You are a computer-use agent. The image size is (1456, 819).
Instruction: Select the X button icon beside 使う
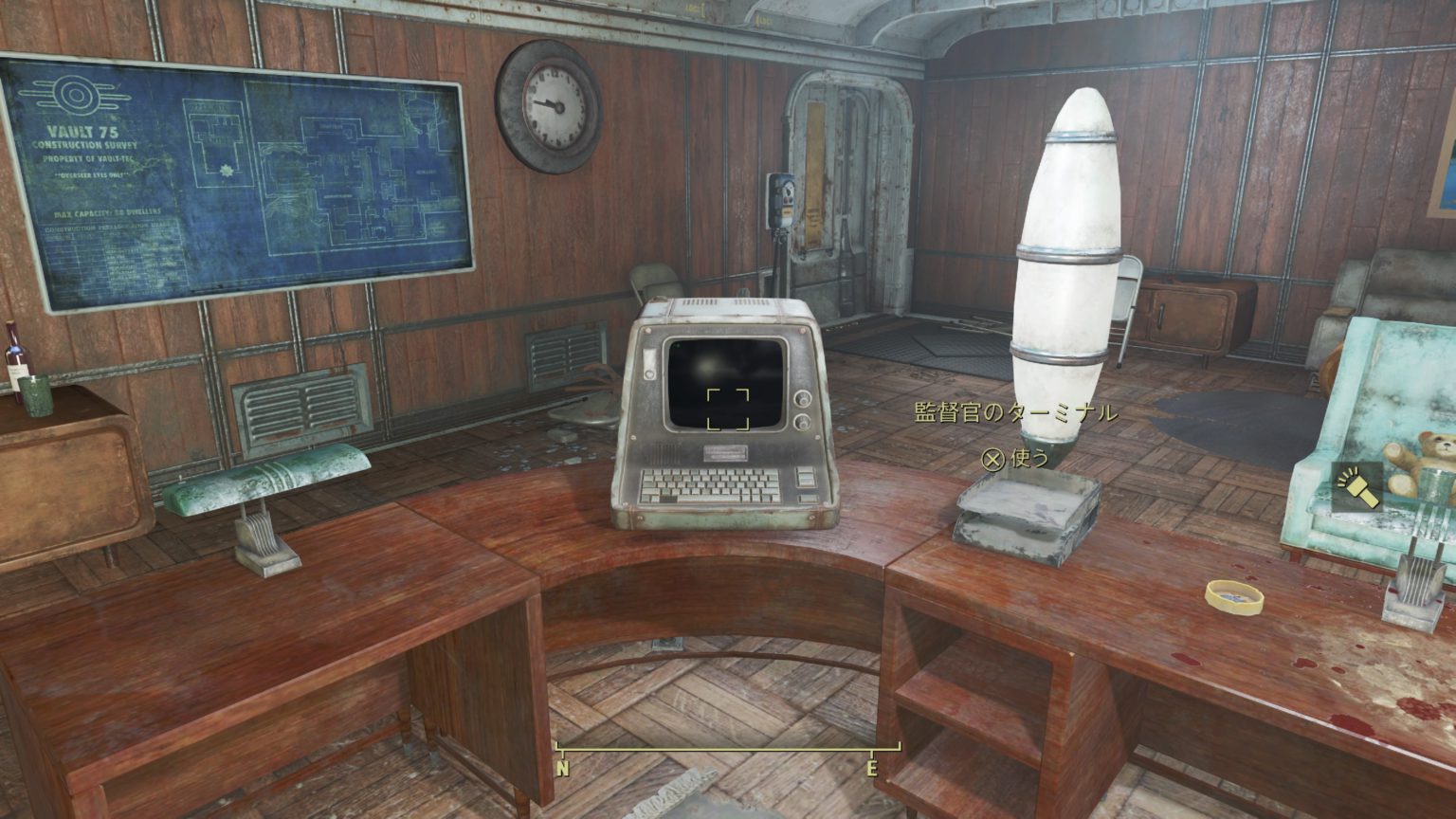tap(994, 461)
